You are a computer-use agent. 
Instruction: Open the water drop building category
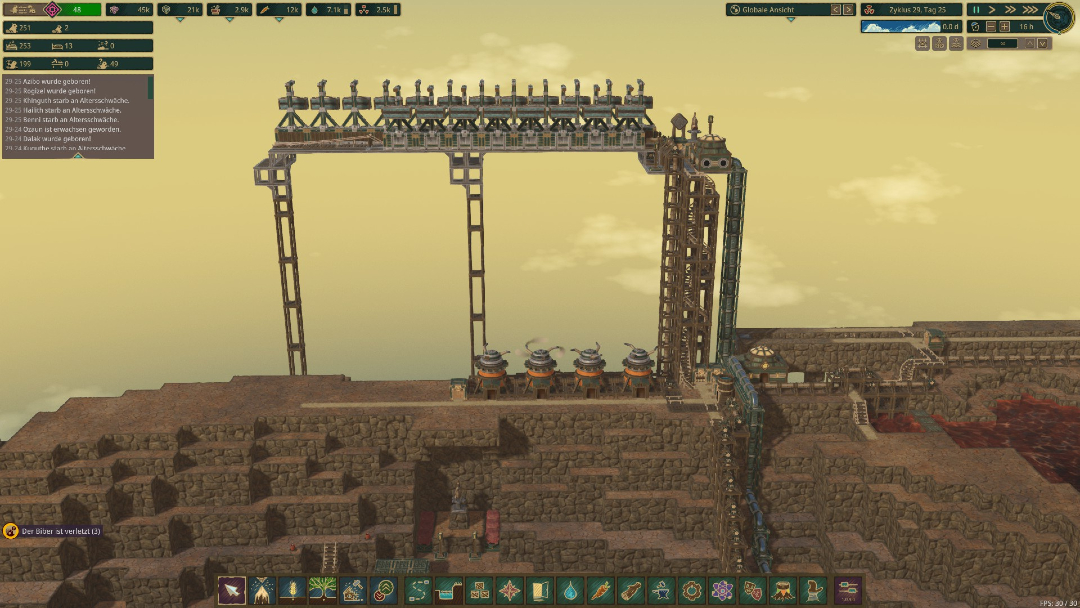point(569,590)
